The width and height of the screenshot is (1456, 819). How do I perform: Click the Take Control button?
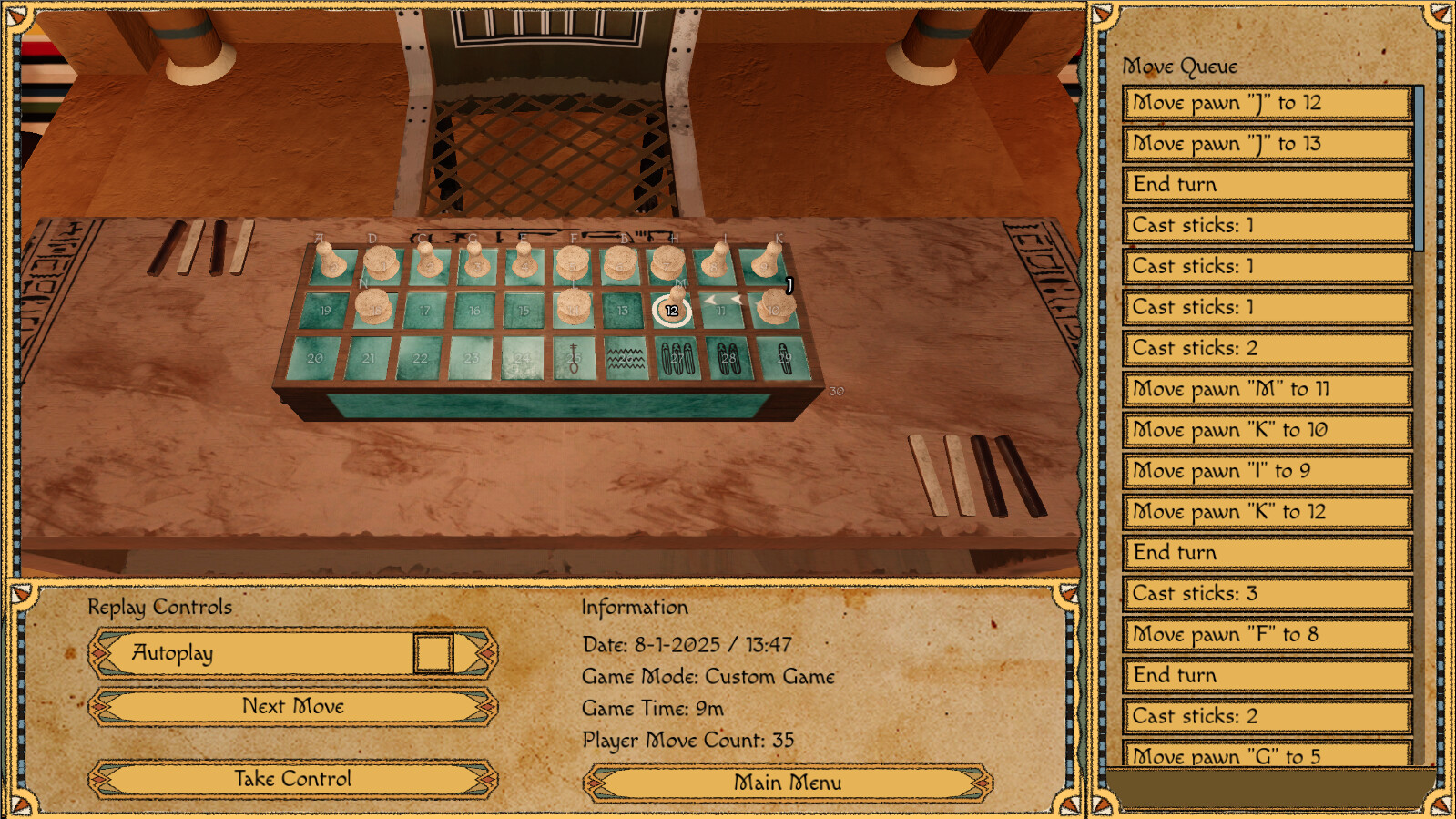291,779
